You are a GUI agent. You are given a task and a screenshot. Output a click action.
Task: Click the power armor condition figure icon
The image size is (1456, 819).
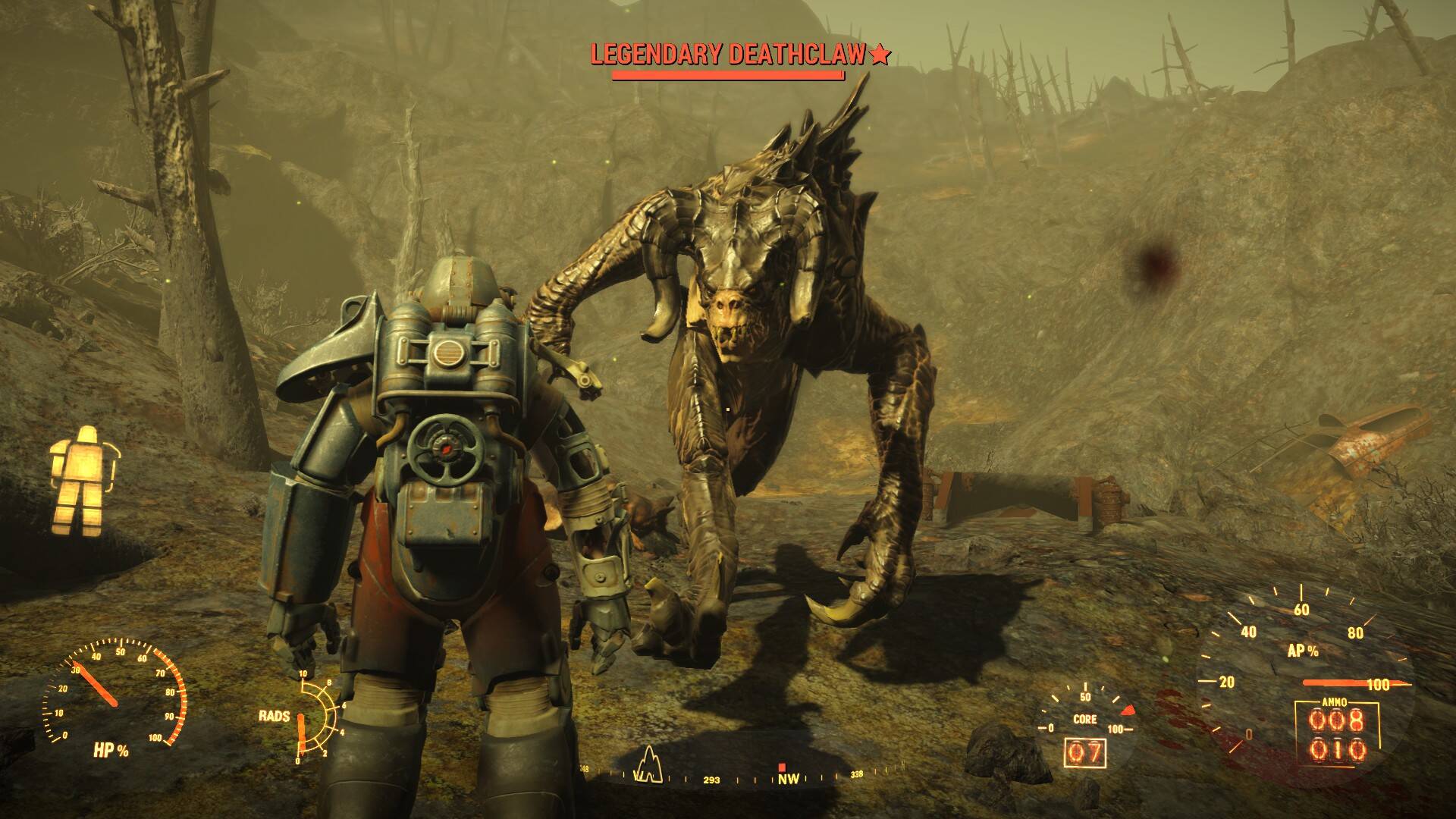(83, 478)
